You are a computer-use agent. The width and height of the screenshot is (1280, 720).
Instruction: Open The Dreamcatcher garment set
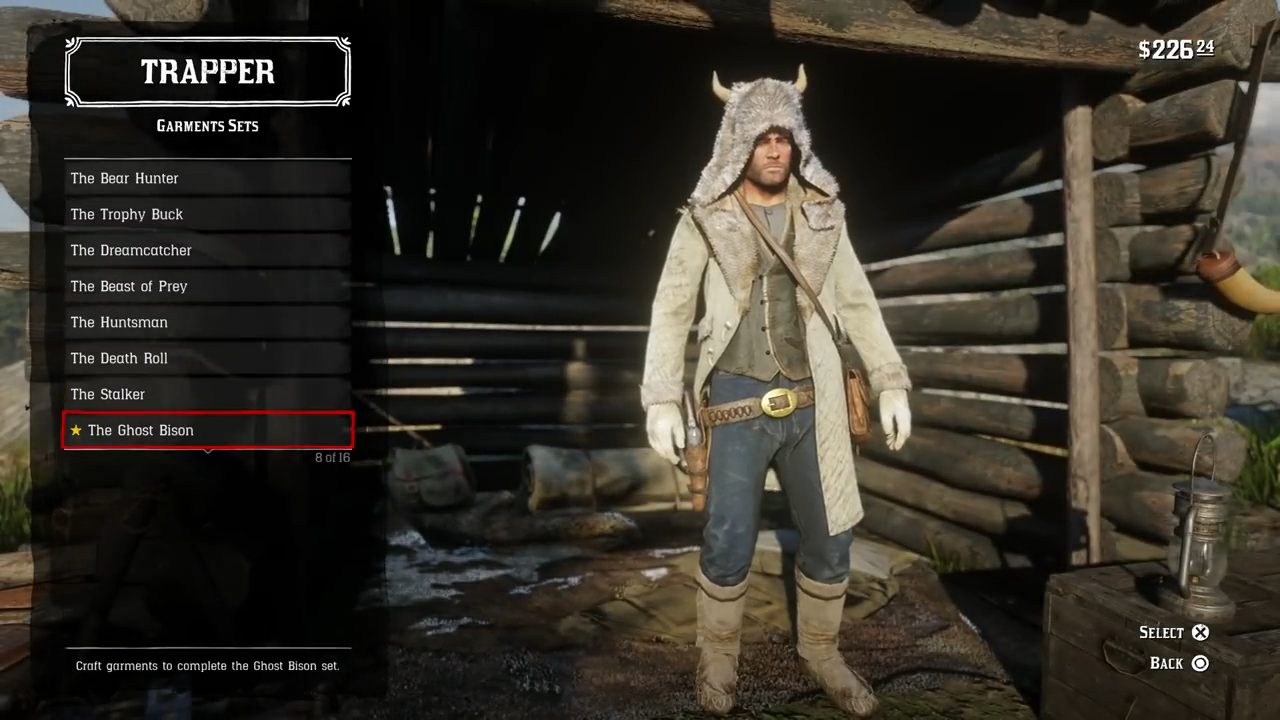(x=207, y=250)
